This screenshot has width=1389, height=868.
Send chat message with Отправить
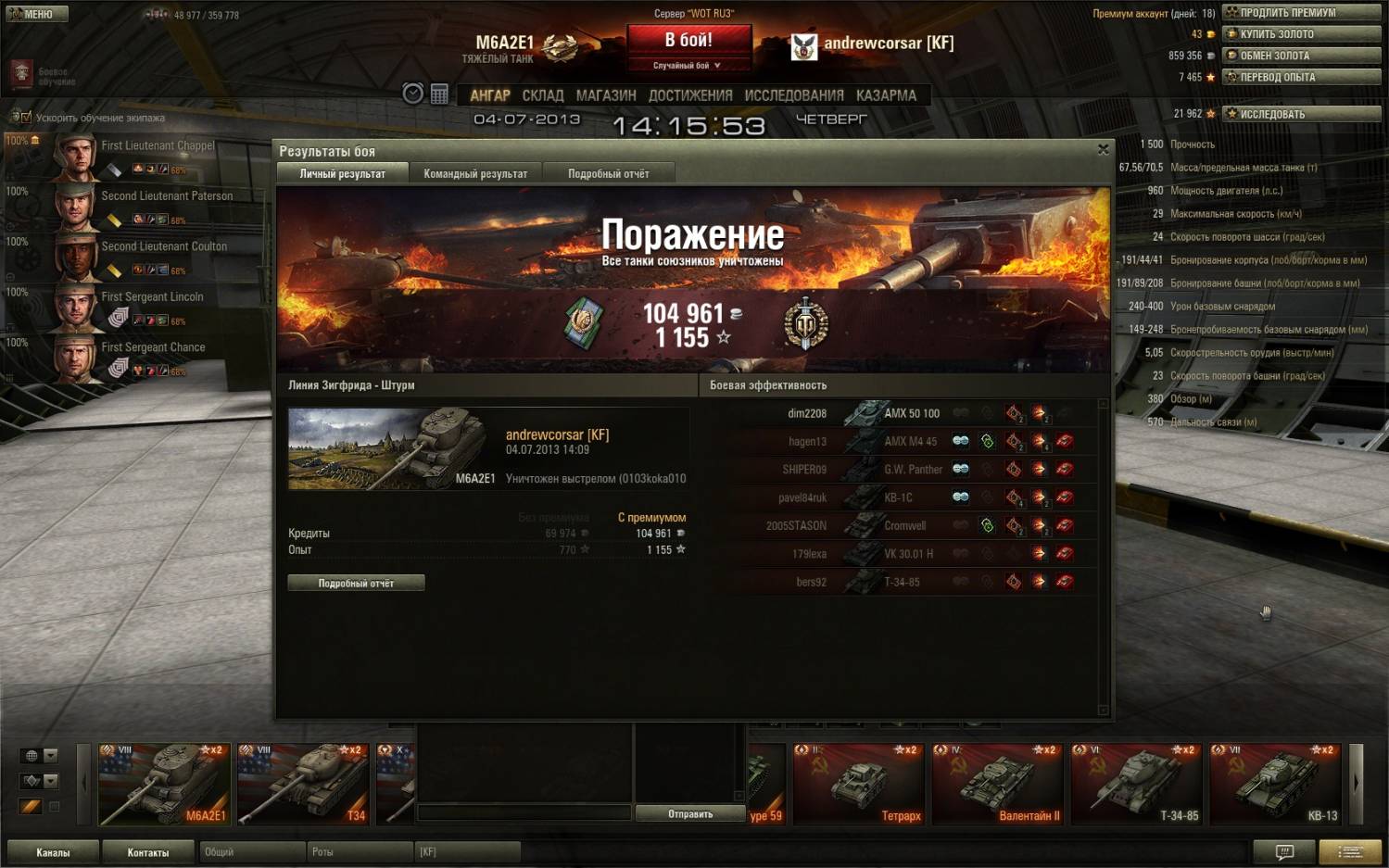pyautogui.click(x=690, y=813)
